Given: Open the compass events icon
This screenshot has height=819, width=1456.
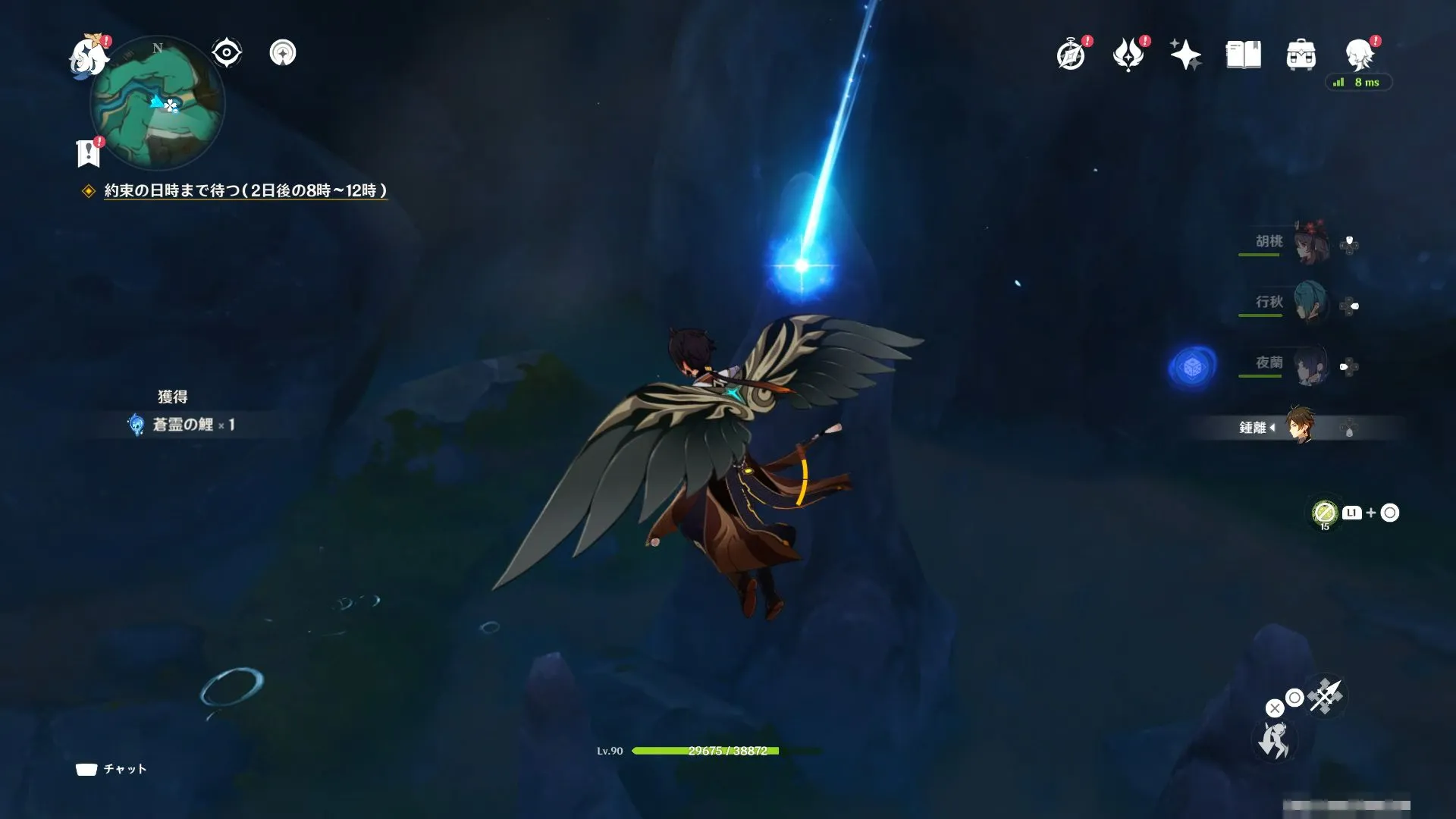Looking at the screenshot, I should pos(1071,55).
